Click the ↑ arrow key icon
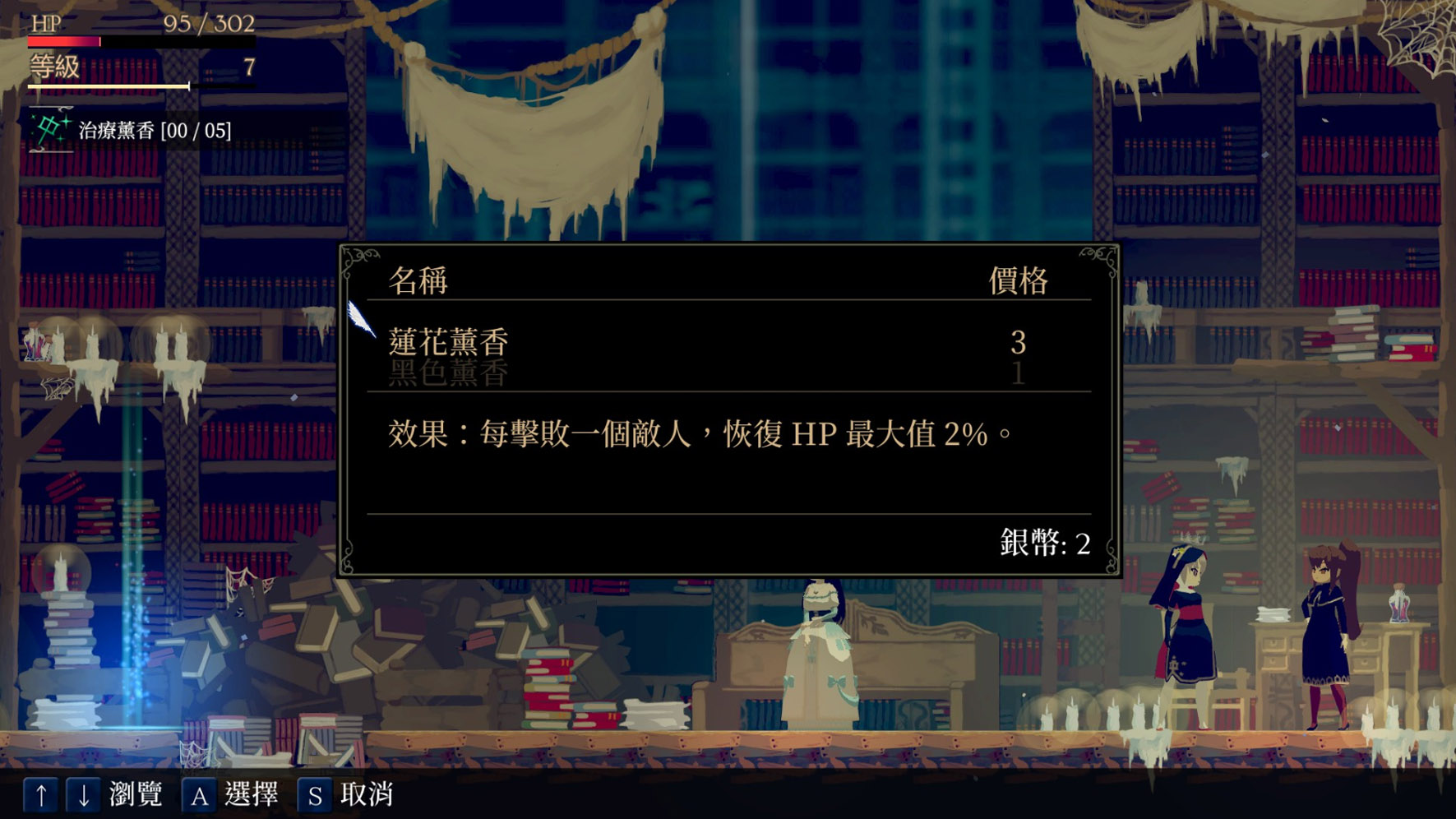 40,796
